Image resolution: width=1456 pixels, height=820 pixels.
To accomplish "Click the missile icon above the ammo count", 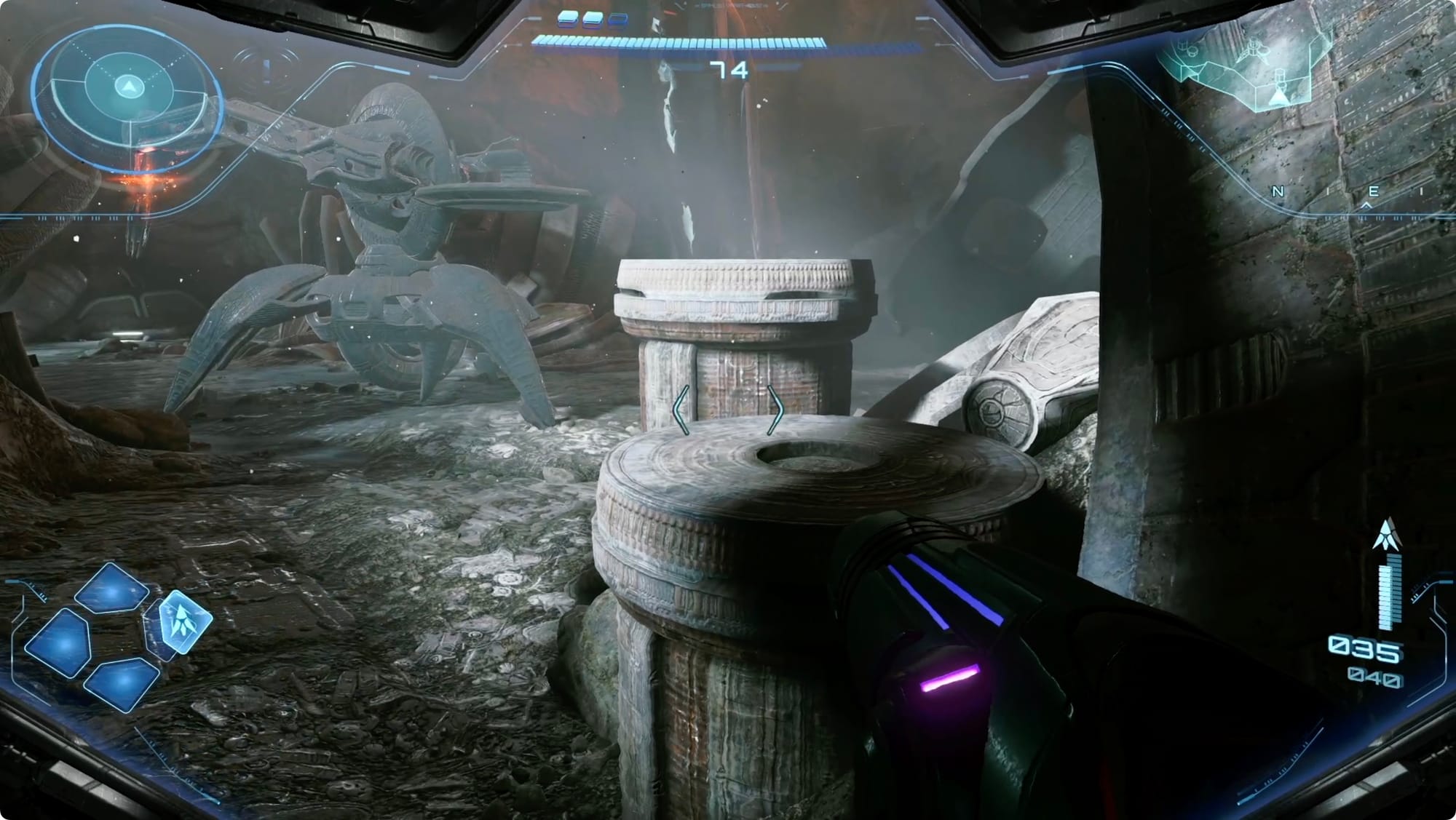I will point(1385,535).
